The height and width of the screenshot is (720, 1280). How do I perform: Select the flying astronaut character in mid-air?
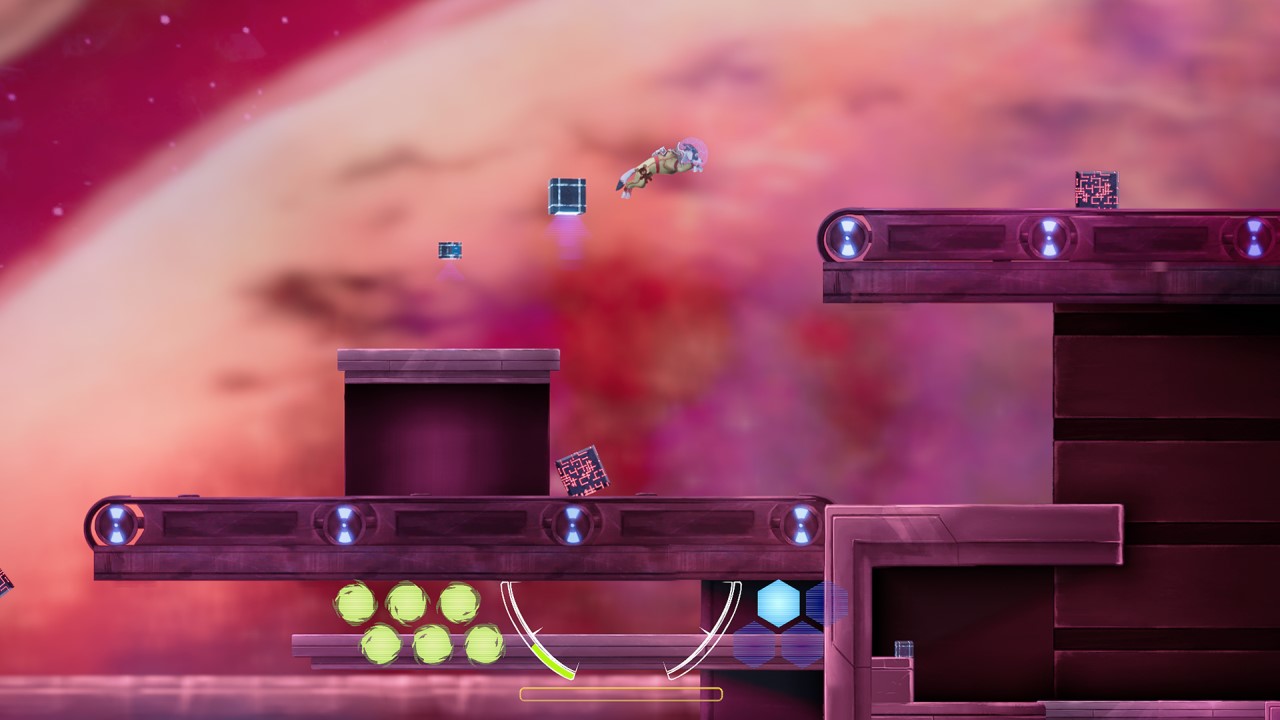coord(665,165)
